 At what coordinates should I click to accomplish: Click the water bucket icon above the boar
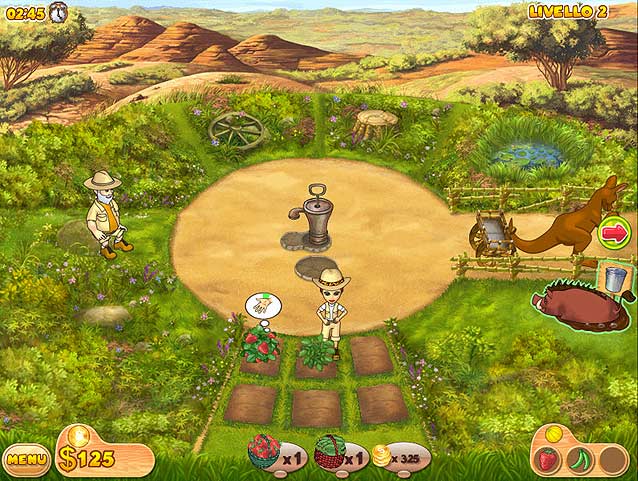615,278
